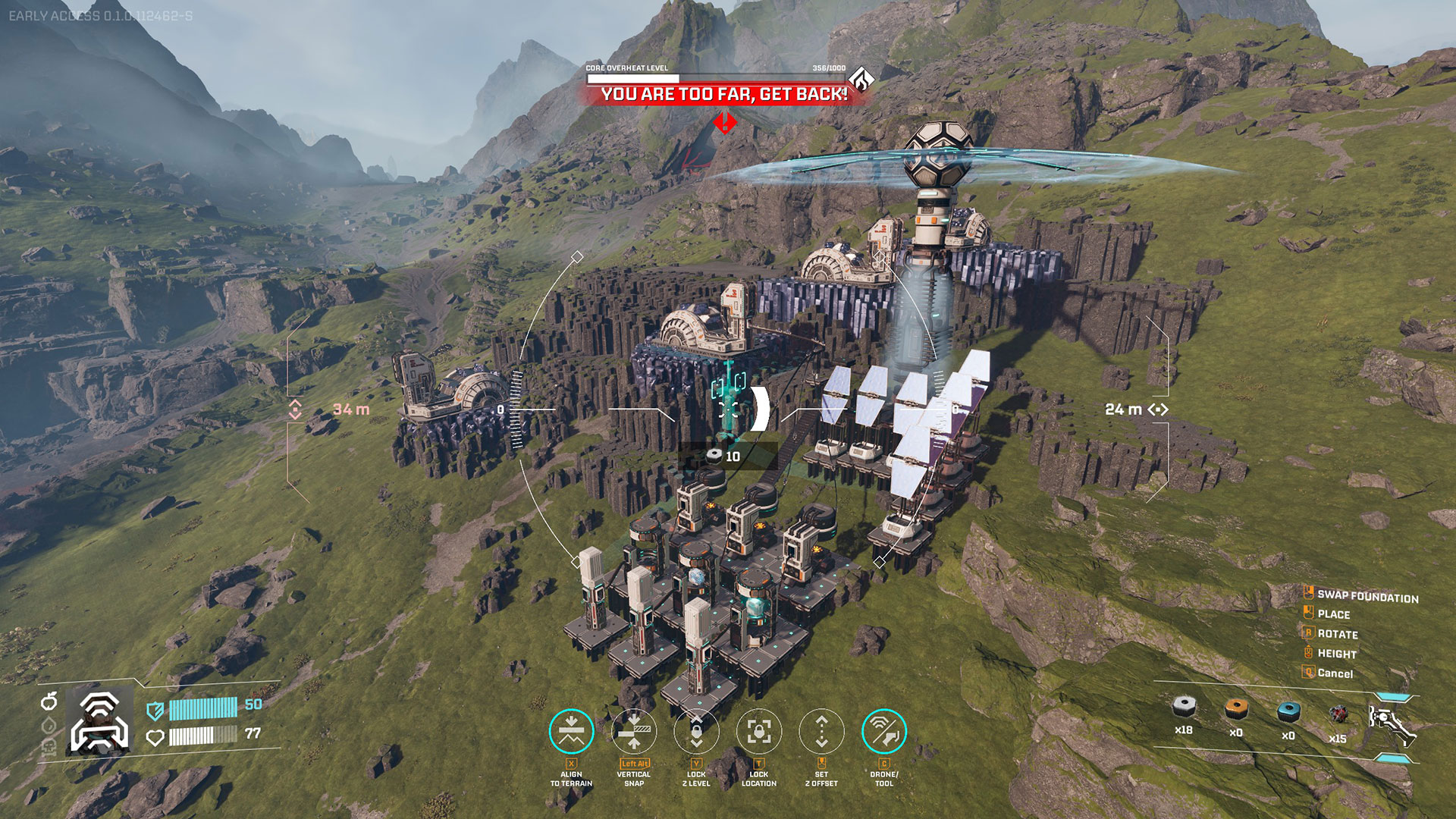
Task: Switch the Drone/Tool mode icon
Action: 884,731
